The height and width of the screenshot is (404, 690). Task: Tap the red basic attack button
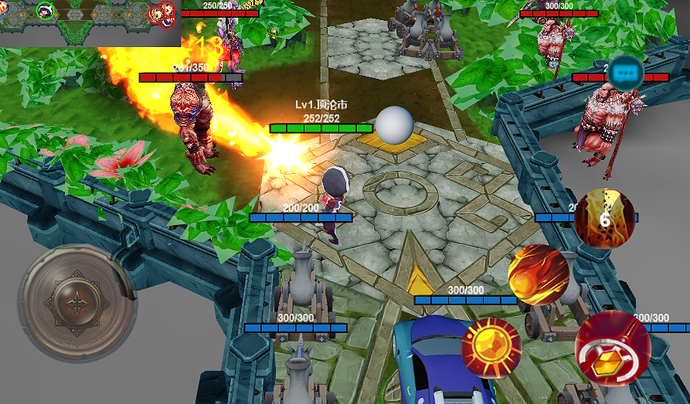coord(612,345)
